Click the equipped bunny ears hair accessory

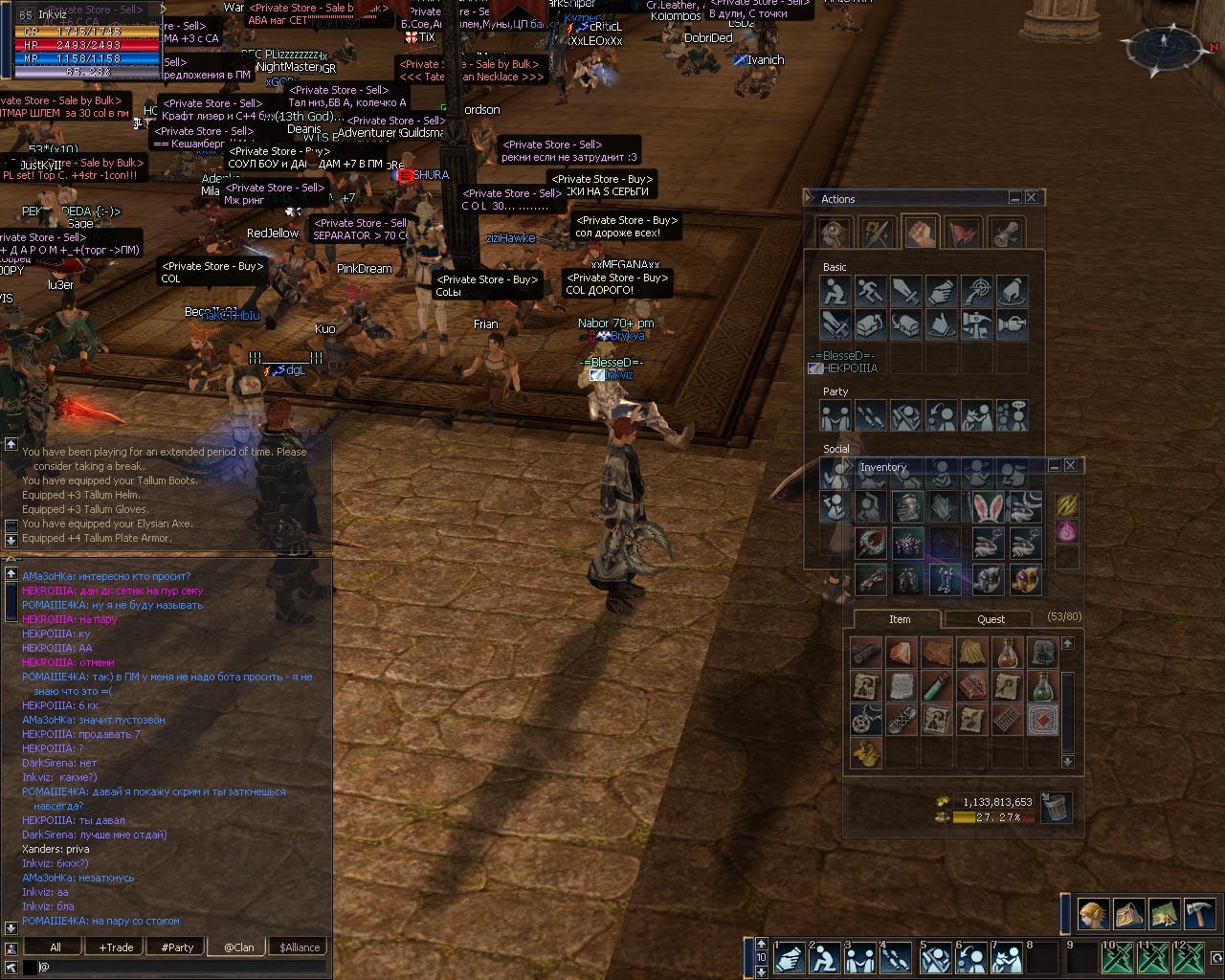click(x=987, y=507)
